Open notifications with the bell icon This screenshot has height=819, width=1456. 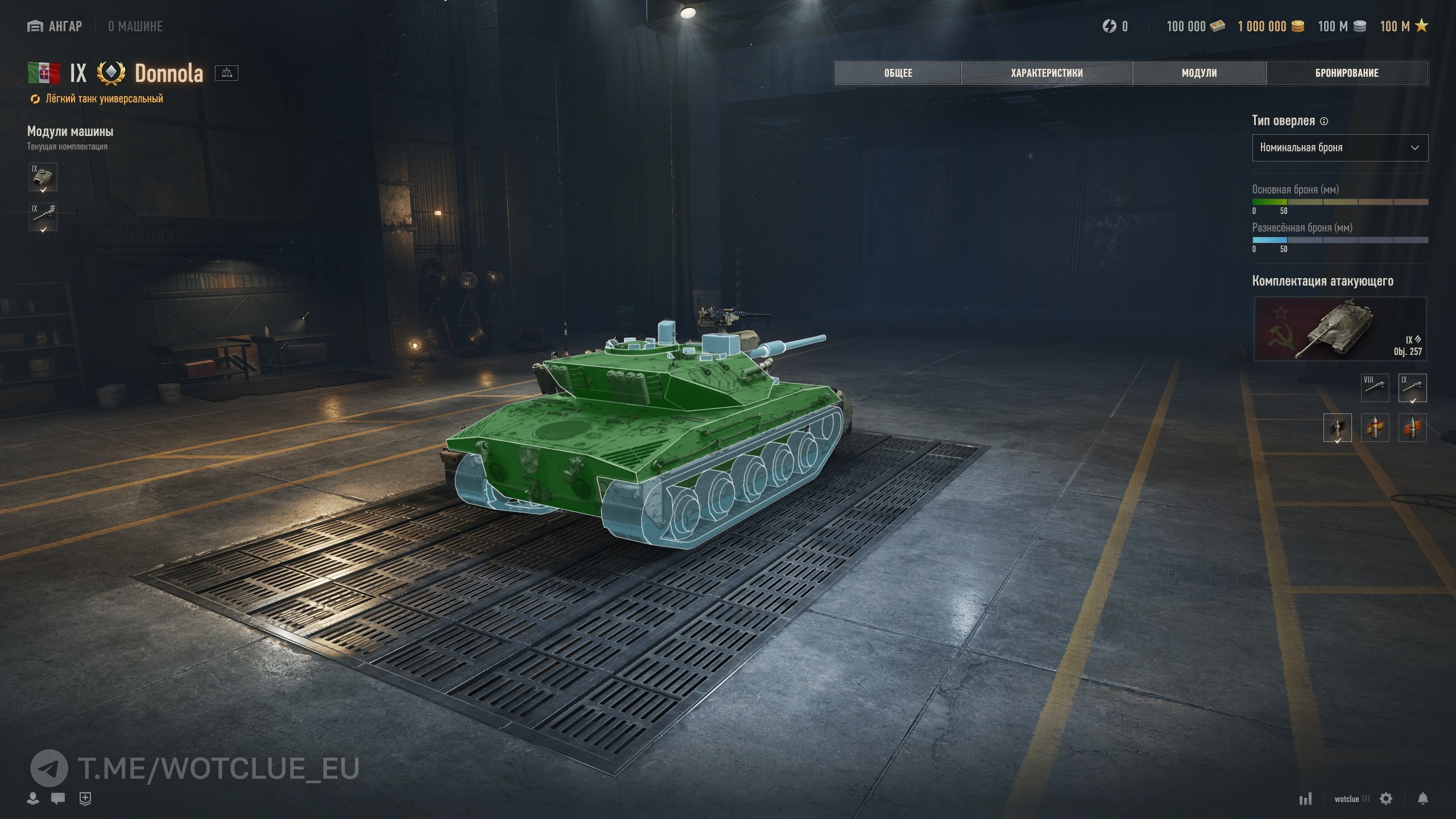[x=1422, y=799]
